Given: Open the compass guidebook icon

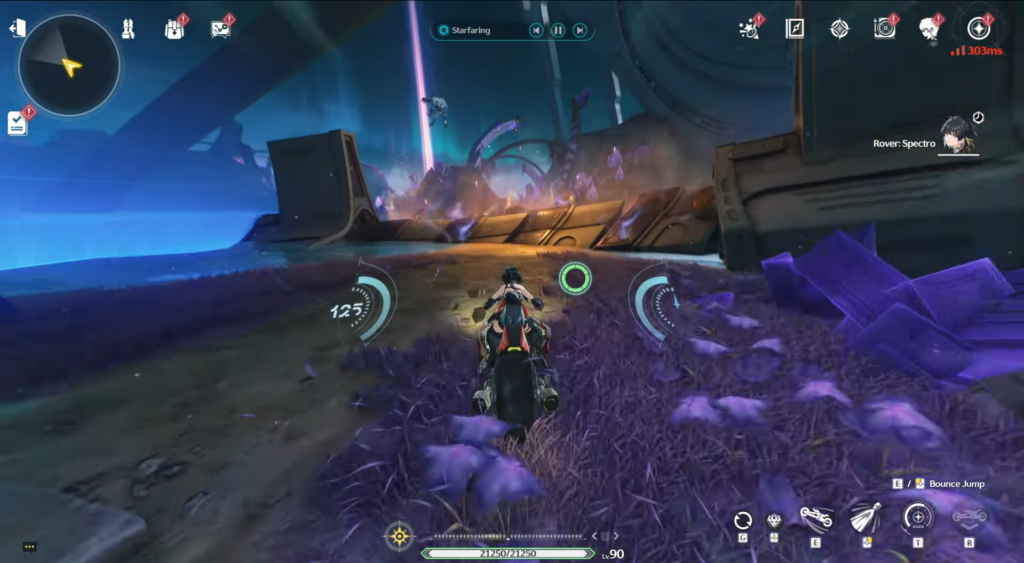Looking at the screenshot, I should [x=795, y=28].
